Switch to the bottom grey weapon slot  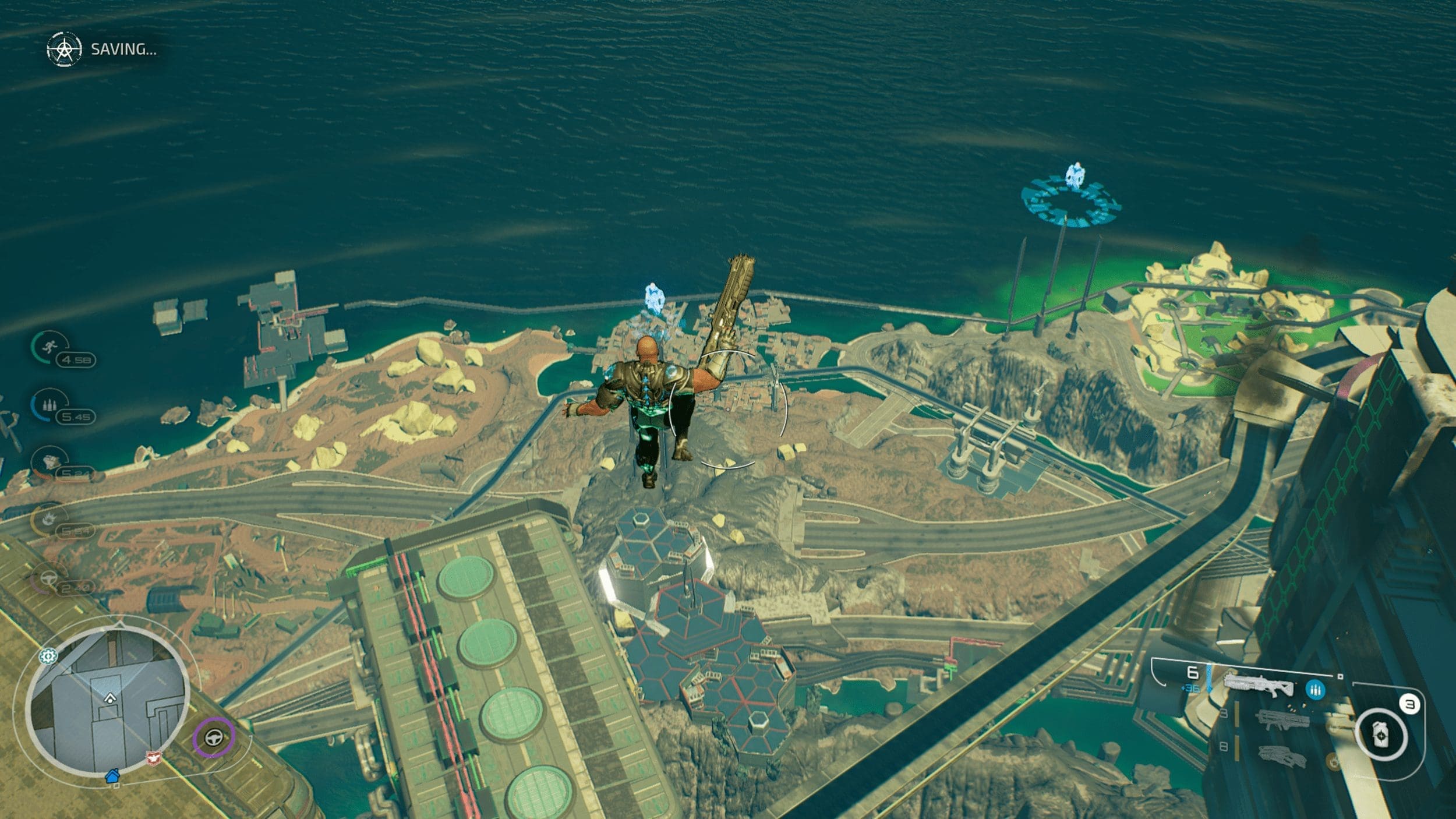point(1282,756)
